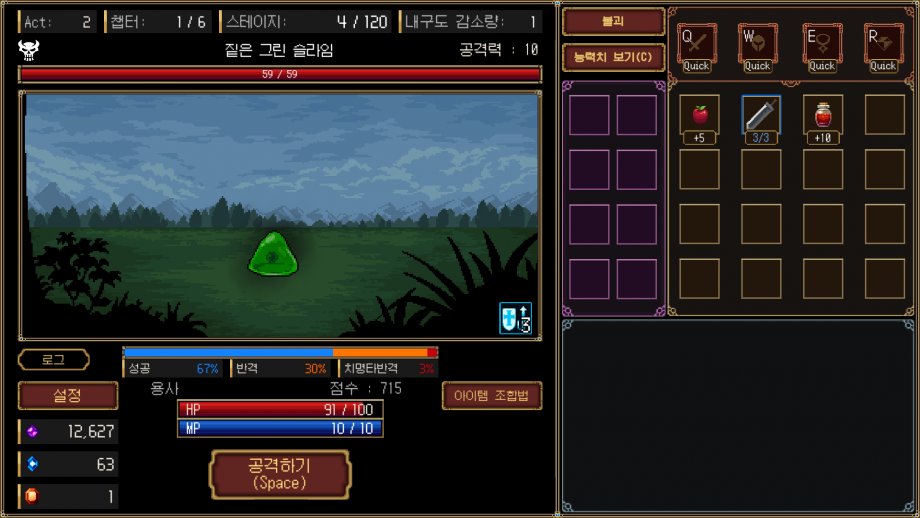Screen dimensions: 920x518
Task: Click the shield buff icon
Action: click(515, 318)
